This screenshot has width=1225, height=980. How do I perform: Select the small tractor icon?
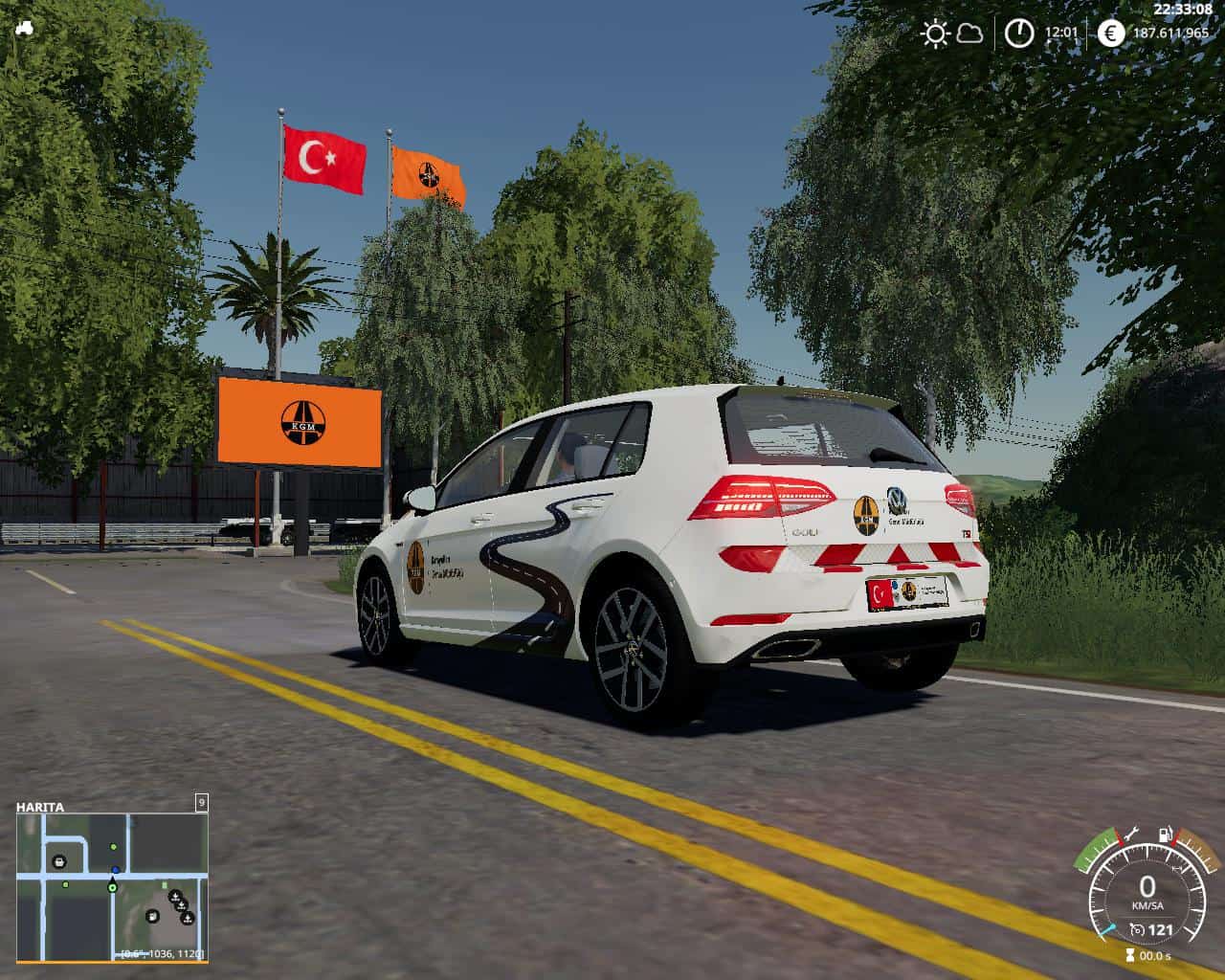[25, 28]
